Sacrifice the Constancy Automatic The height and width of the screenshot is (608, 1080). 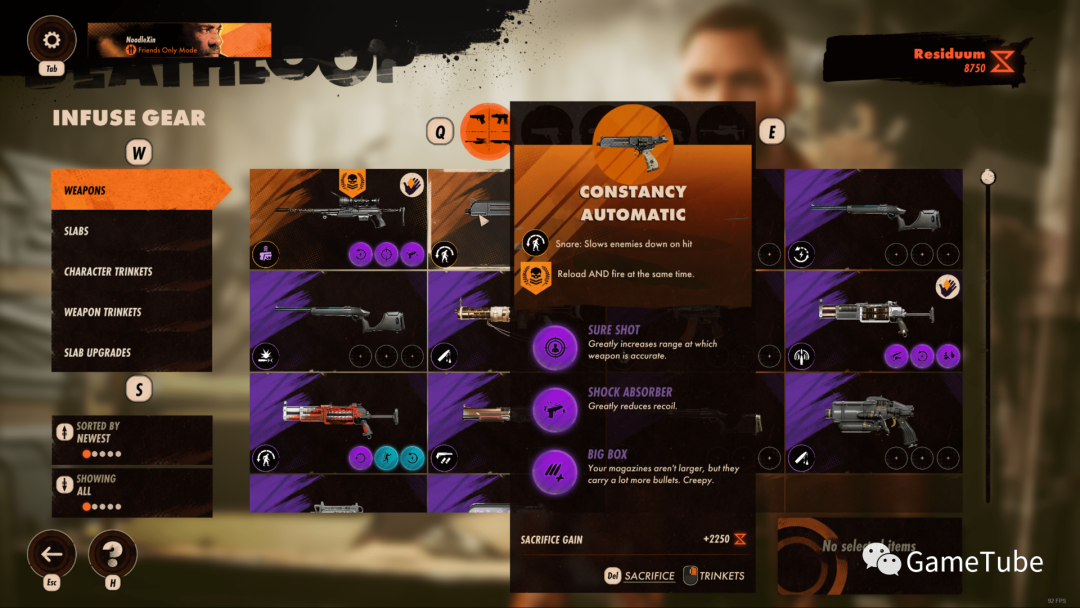(640, 576)
